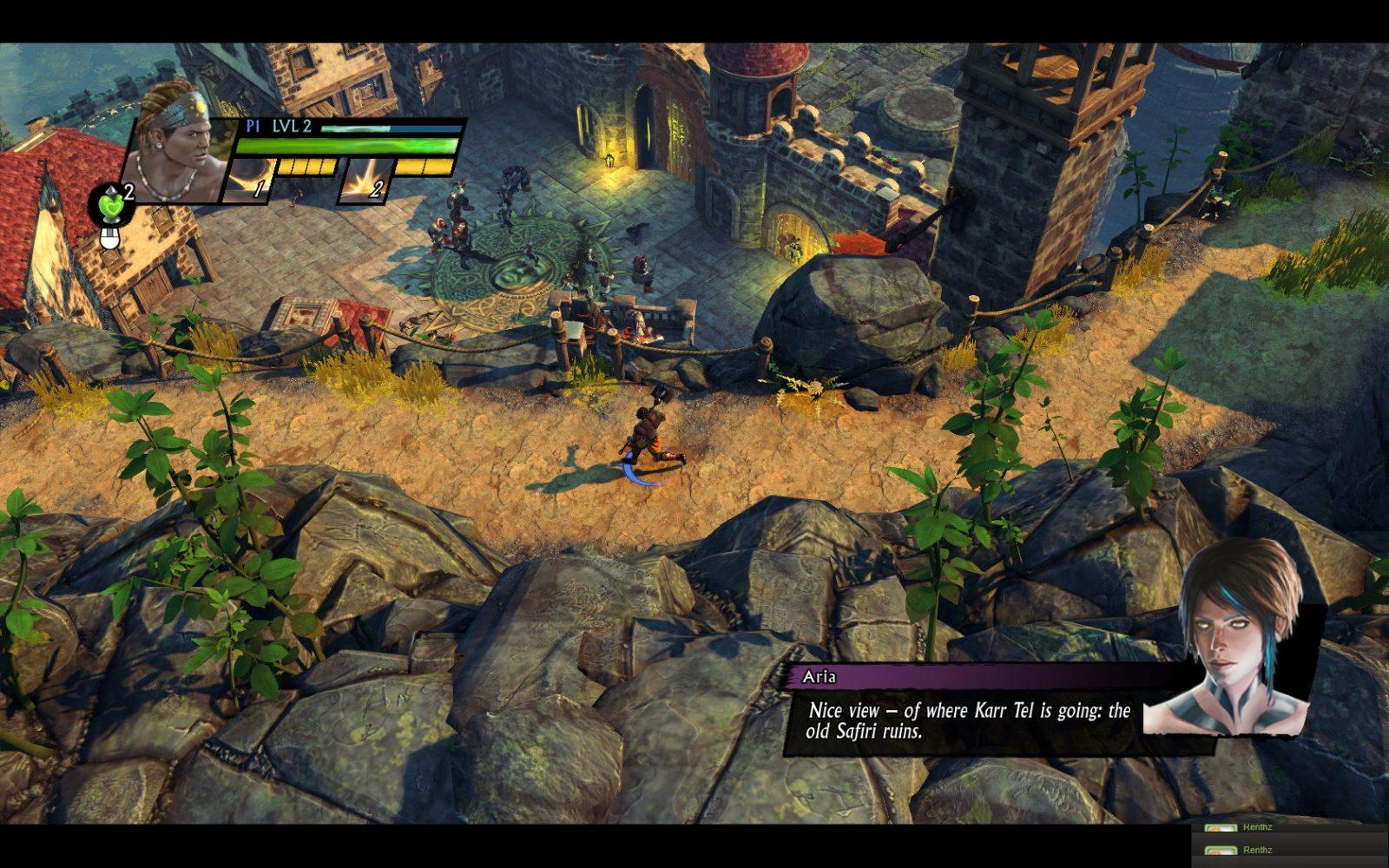Use the green heart health potion
The image size is (1389, 868).
pos(112,206)
